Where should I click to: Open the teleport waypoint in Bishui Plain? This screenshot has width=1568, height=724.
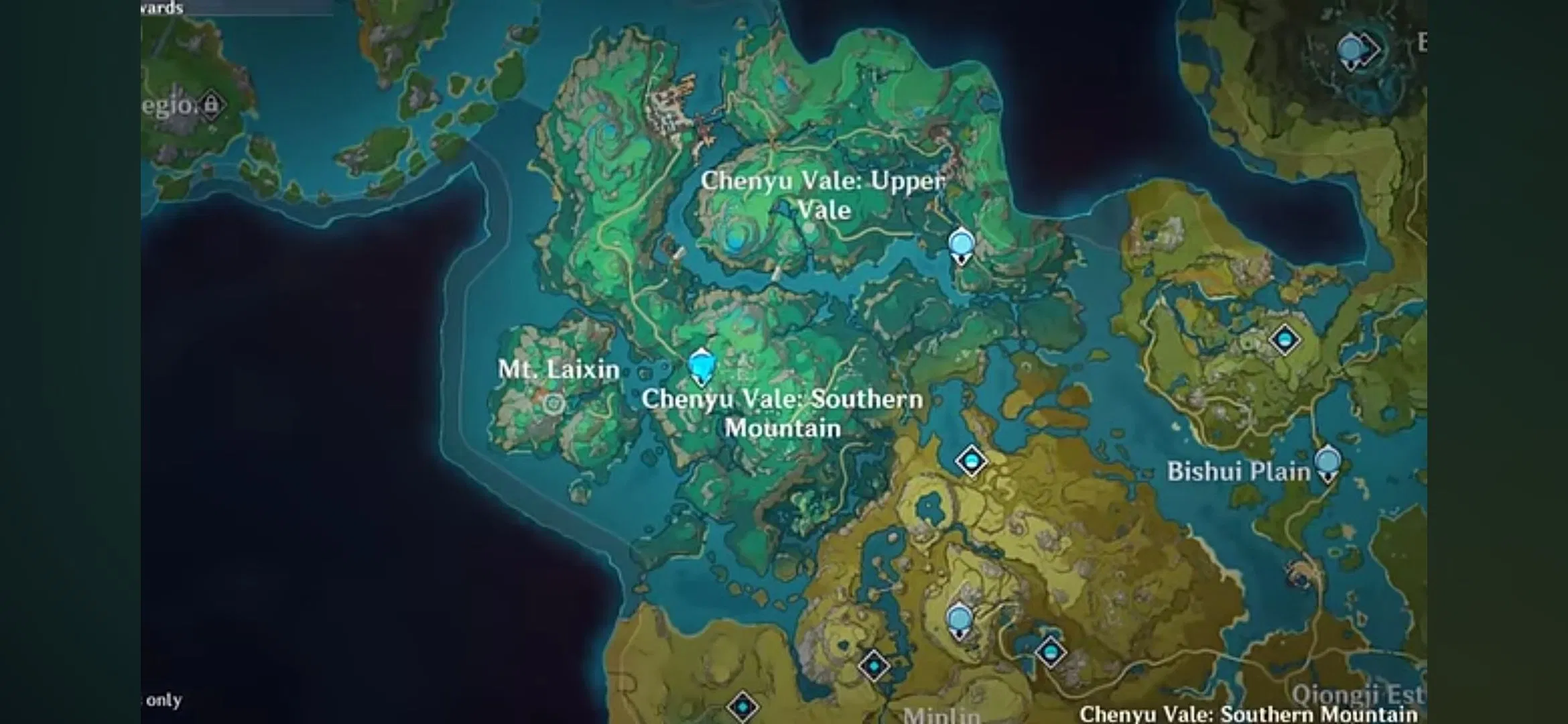(x=1285, y=340)
